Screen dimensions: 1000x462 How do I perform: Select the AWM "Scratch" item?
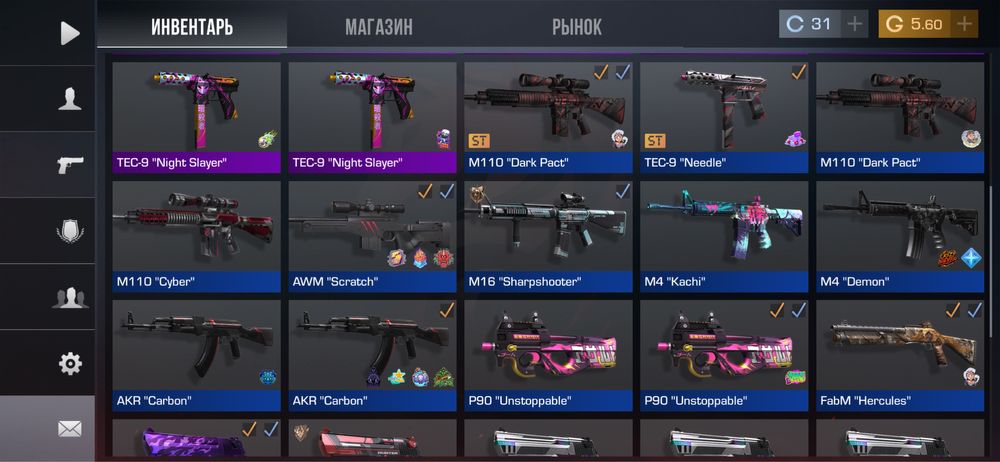coord(372,236)
